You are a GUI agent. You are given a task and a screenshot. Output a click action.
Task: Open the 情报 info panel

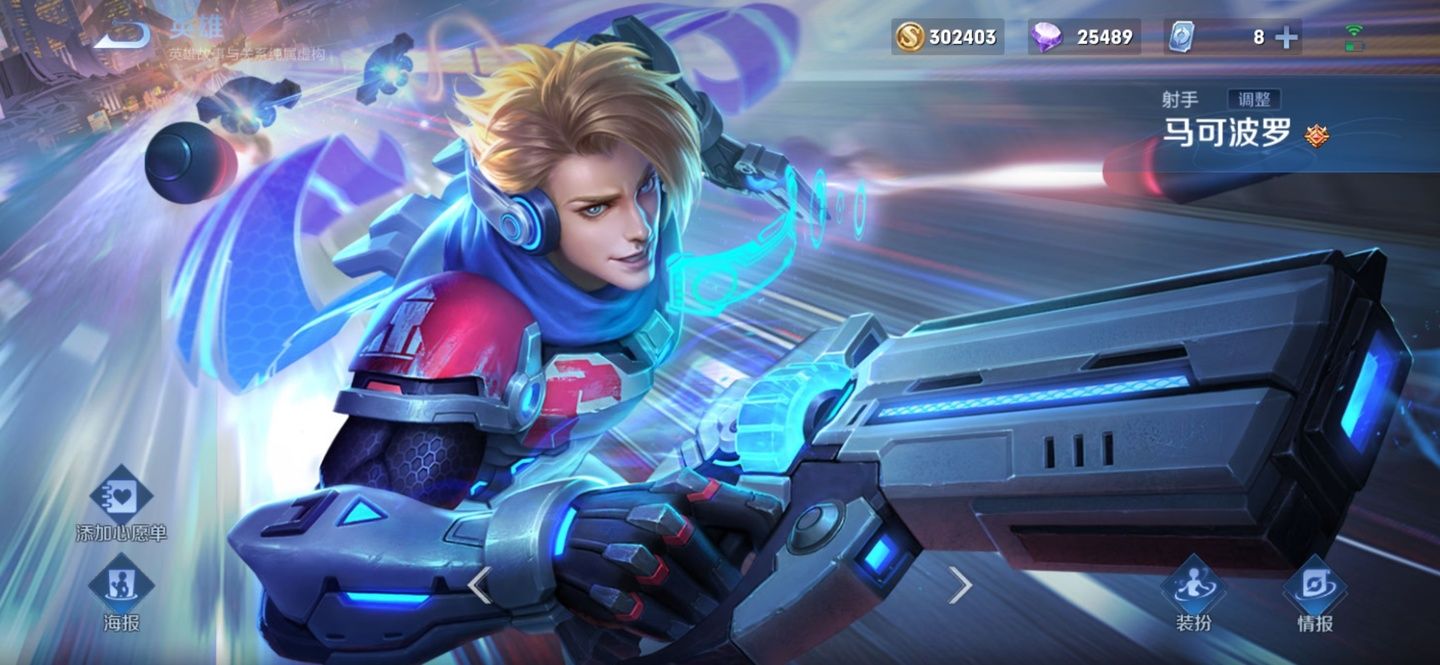point(1314,594)
